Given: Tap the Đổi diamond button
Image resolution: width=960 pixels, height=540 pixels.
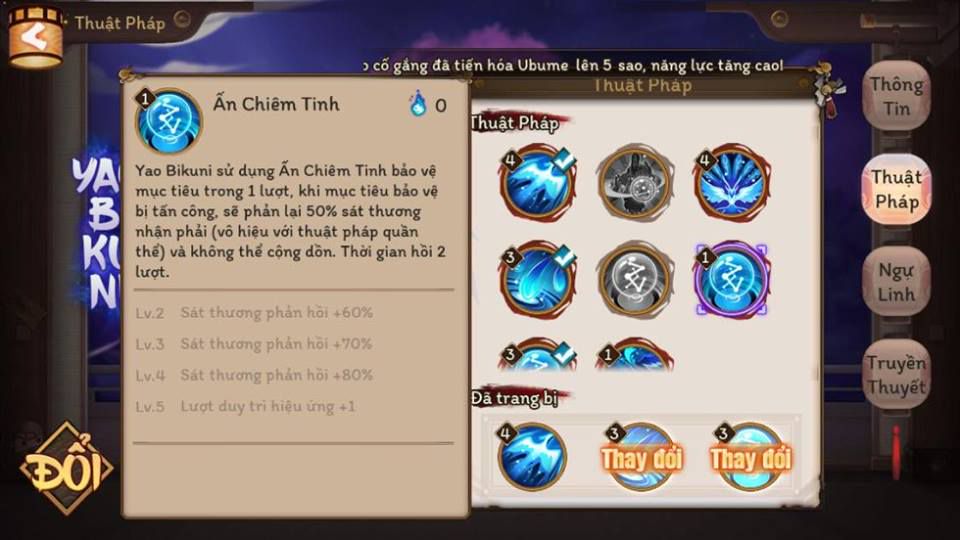Looking at the screenshot, I should 66,468.
